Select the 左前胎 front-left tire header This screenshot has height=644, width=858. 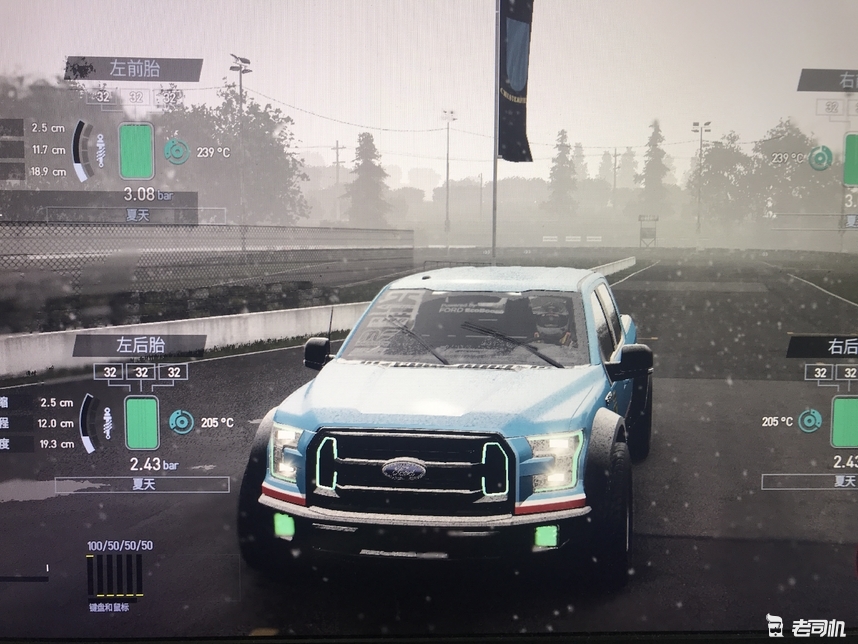133,69
